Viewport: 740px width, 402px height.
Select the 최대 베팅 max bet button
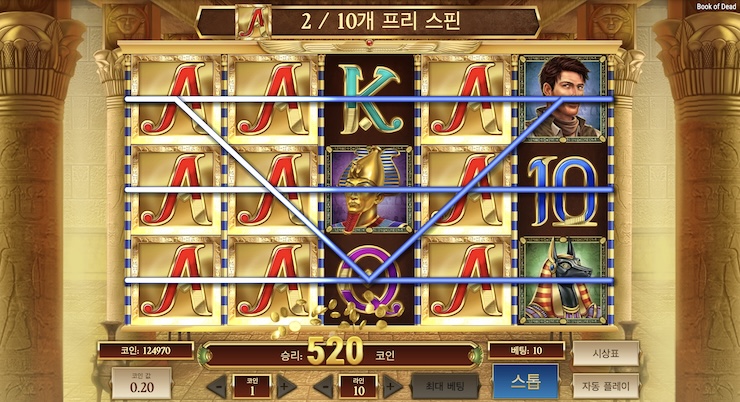(x=445, y=385)
